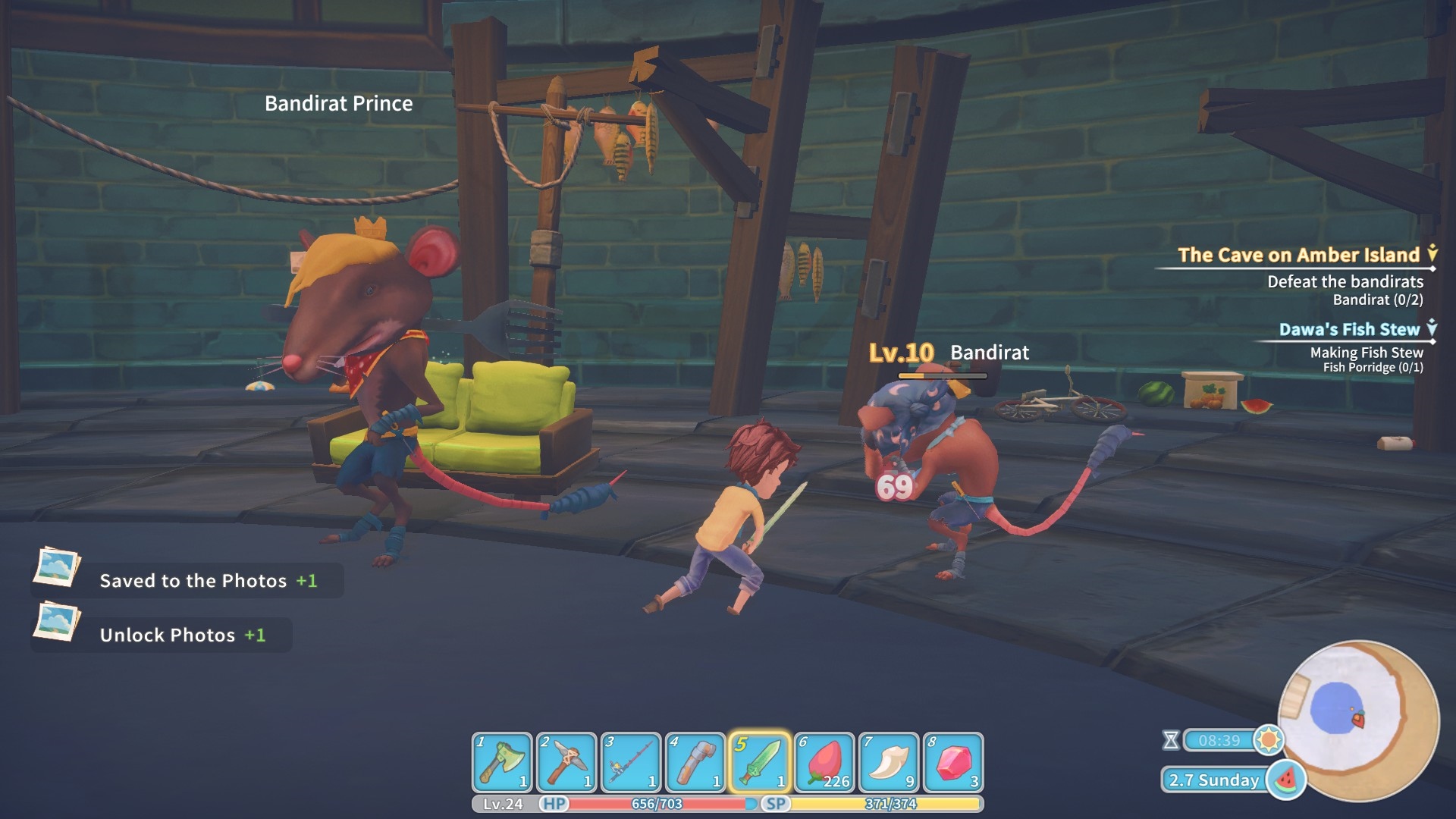Select the red fruit stack of 226

tap(824, 762)
